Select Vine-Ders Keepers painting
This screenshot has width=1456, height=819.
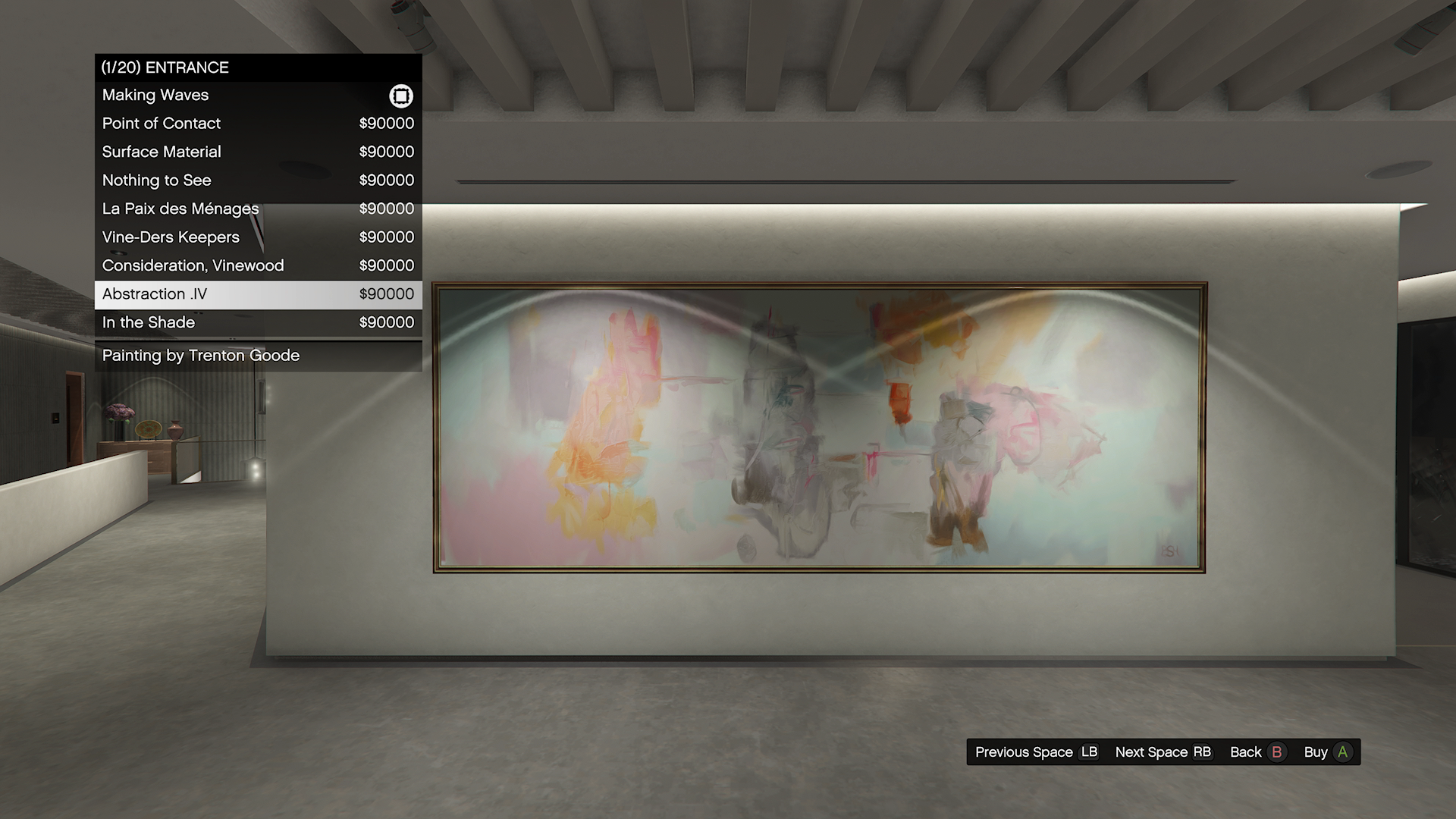coord(258,237)
